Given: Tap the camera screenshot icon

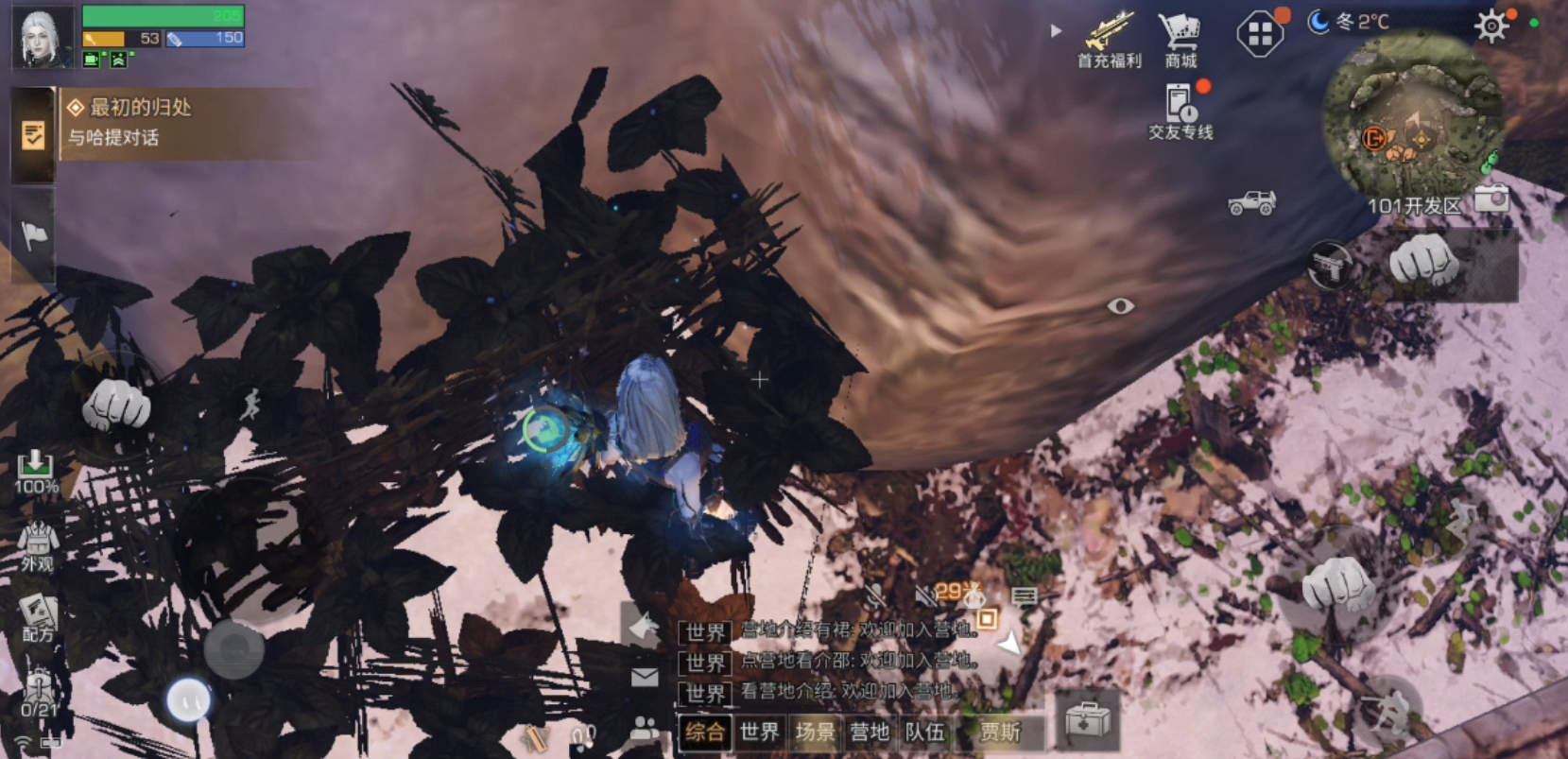Looking at the screenshot, I should 1490,198.
